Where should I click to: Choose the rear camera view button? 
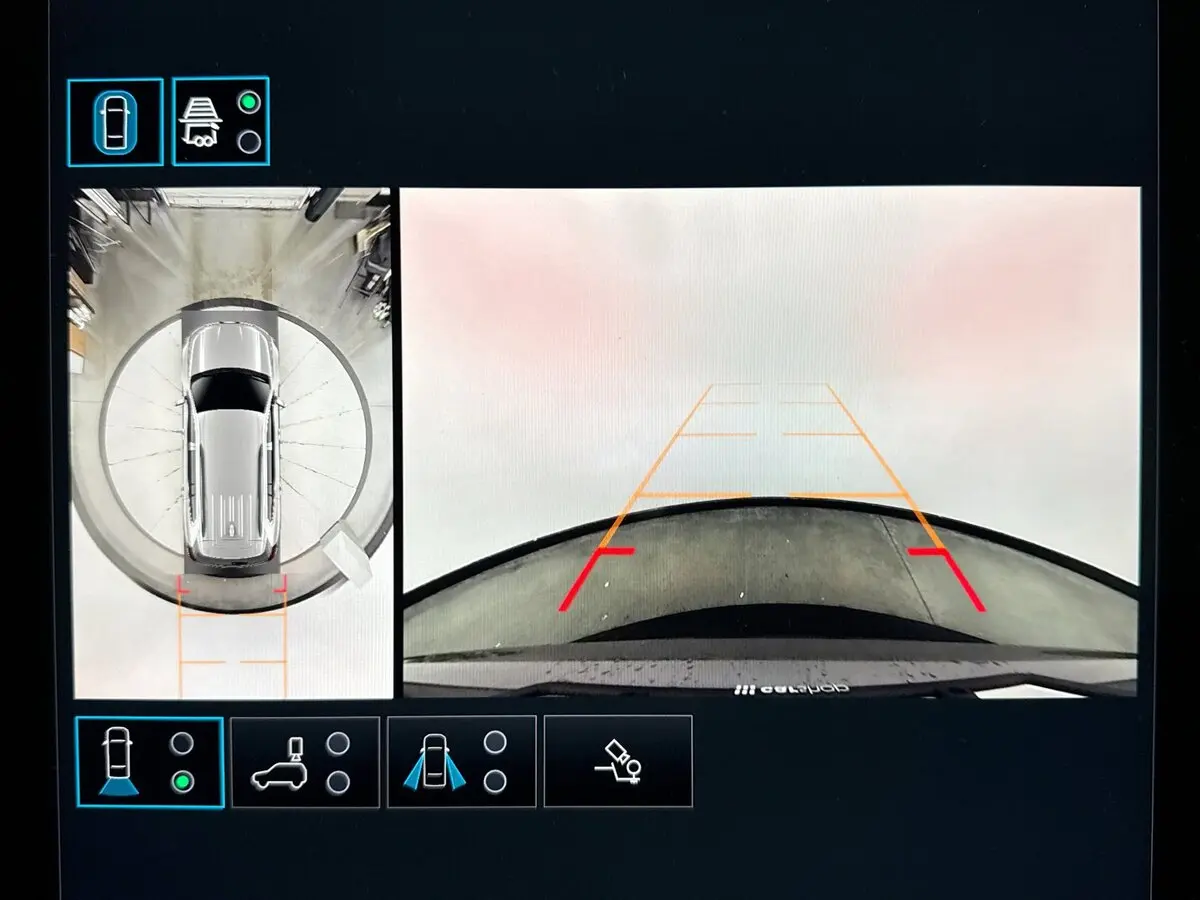click(x=149, y=762)
